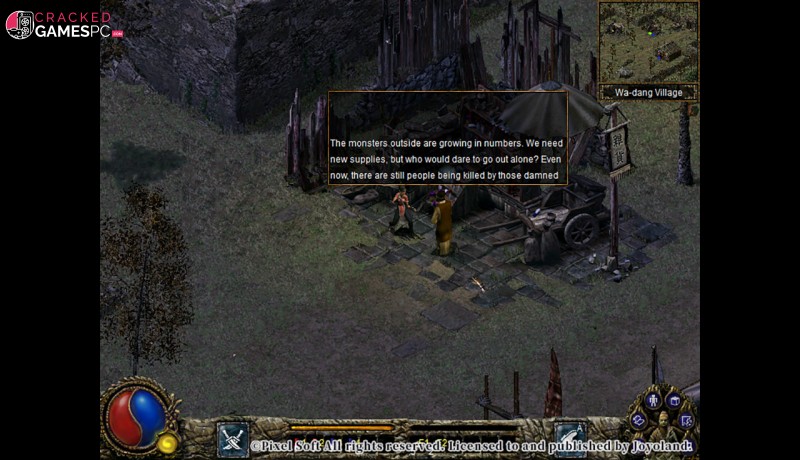
Task: Open the open-book icon
Action: [638, 420]
